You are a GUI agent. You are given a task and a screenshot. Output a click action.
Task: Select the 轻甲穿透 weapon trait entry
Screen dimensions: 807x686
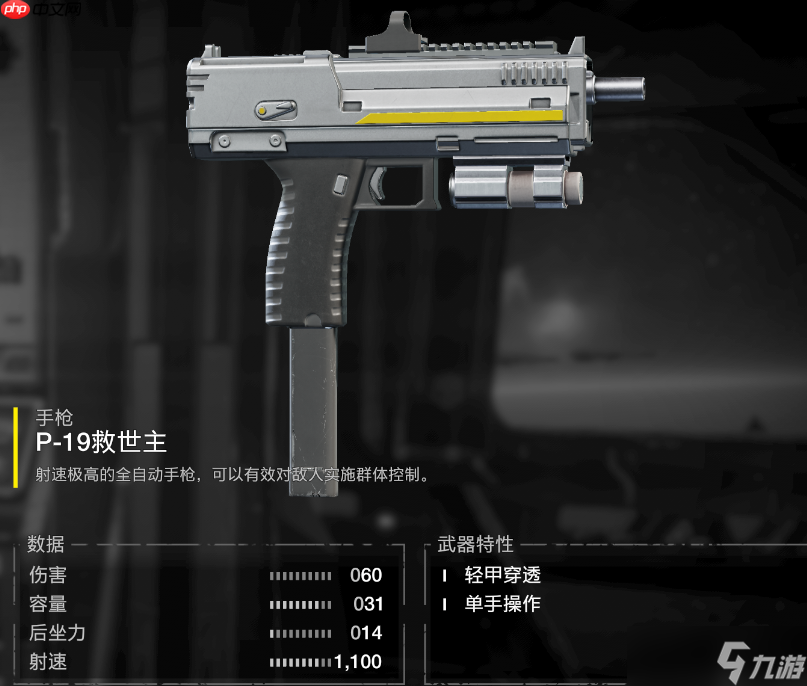(x=502, y=575)
